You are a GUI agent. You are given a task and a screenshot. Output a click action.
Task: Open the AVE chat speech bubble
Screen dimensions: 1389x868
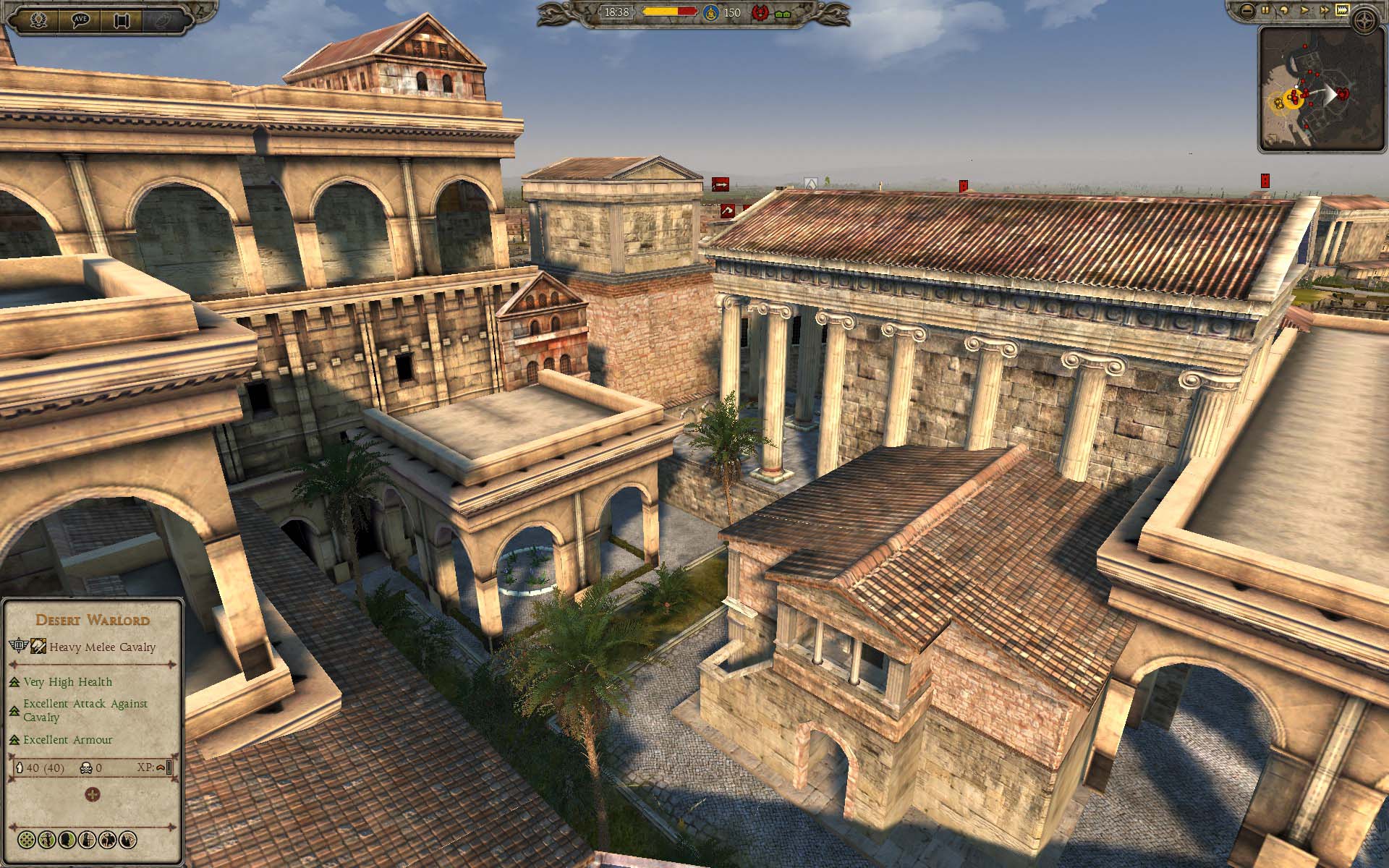80,20
